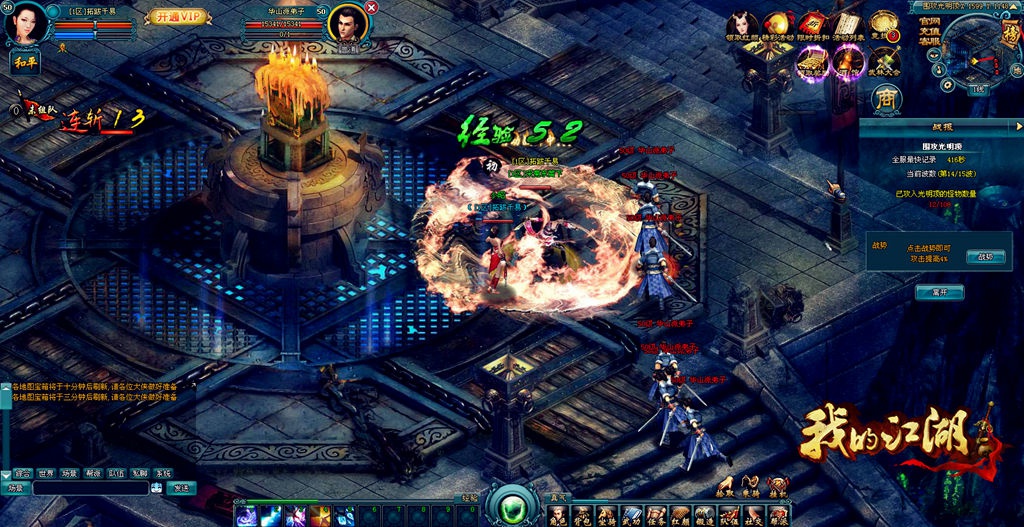This screenshot has height=527, width=1024.
Task: Leave the battle with the 离开 button
Action: (x=939, y=292)
